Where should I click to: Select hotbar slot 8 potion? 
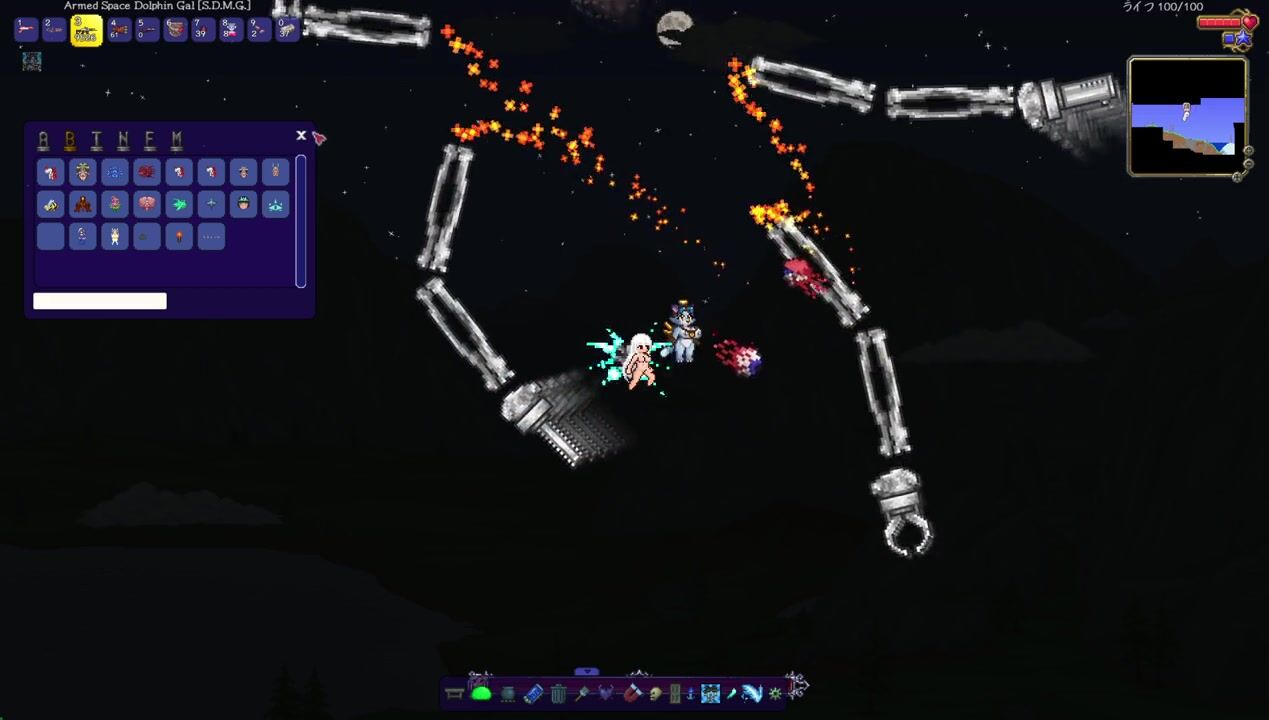[x=231, y=30]
